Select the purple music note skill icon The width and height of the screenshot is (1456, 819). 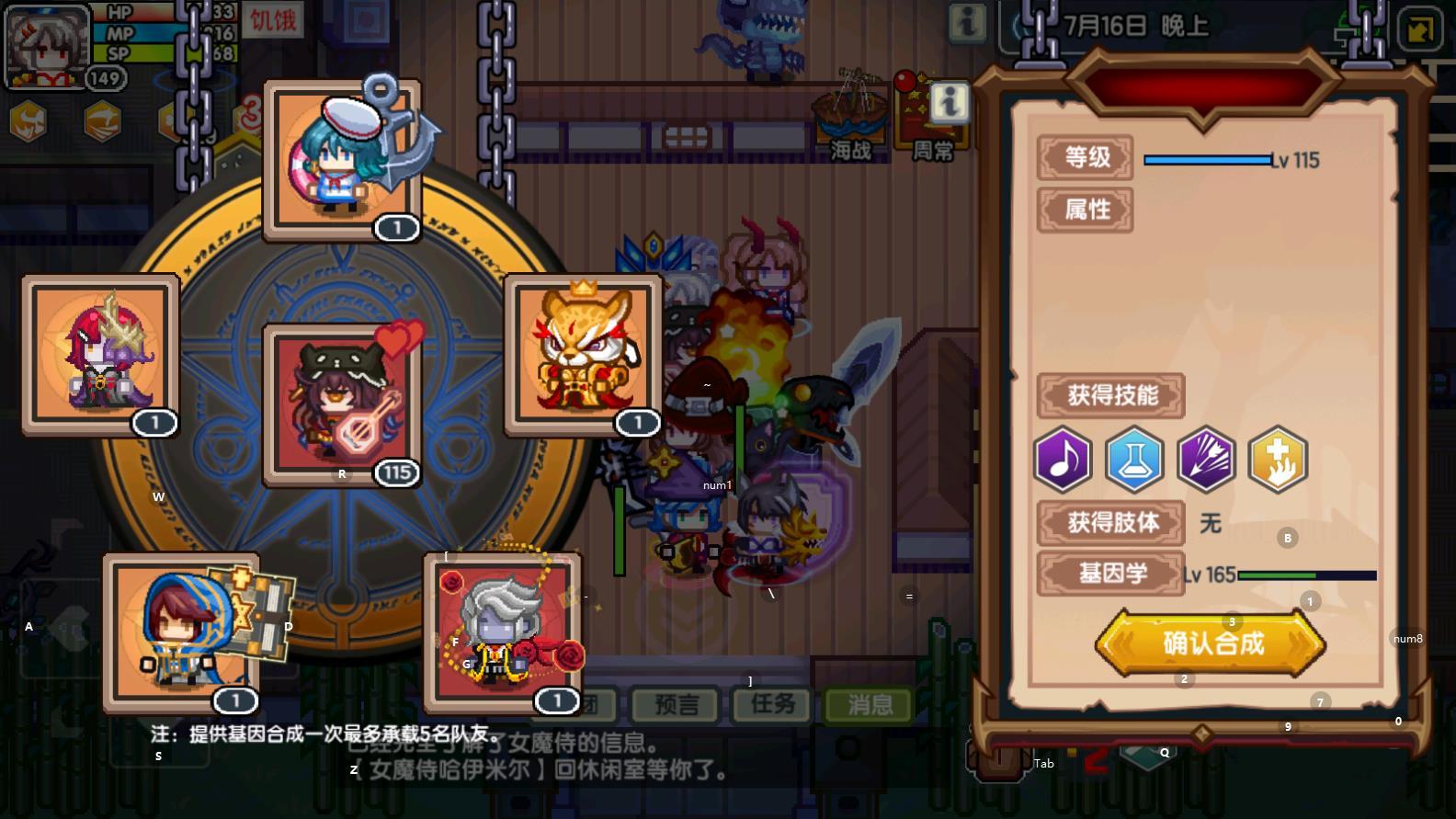click(1064, 461)
